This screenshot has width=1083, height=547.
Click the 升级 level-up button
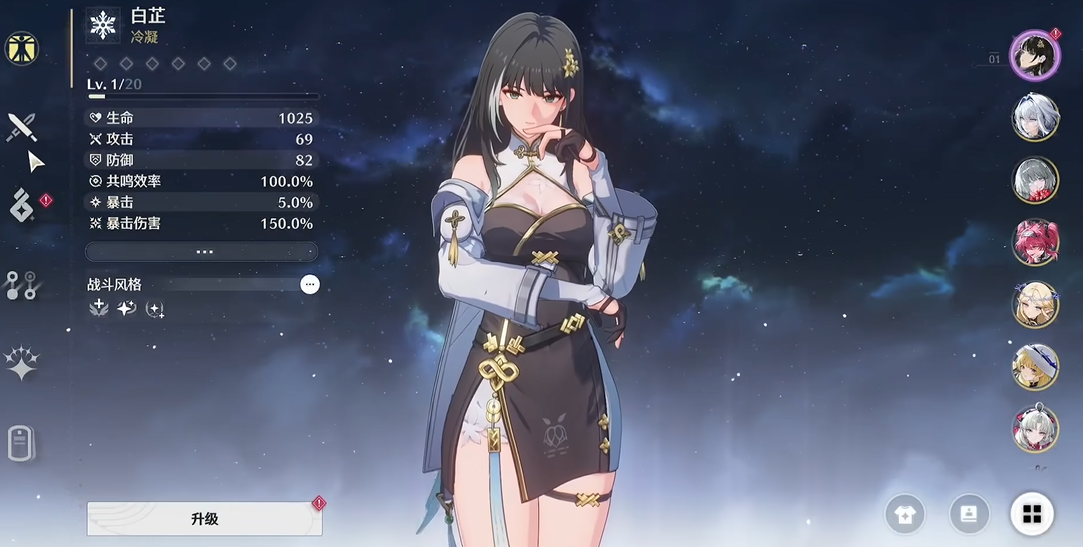(x=204, y=519)
